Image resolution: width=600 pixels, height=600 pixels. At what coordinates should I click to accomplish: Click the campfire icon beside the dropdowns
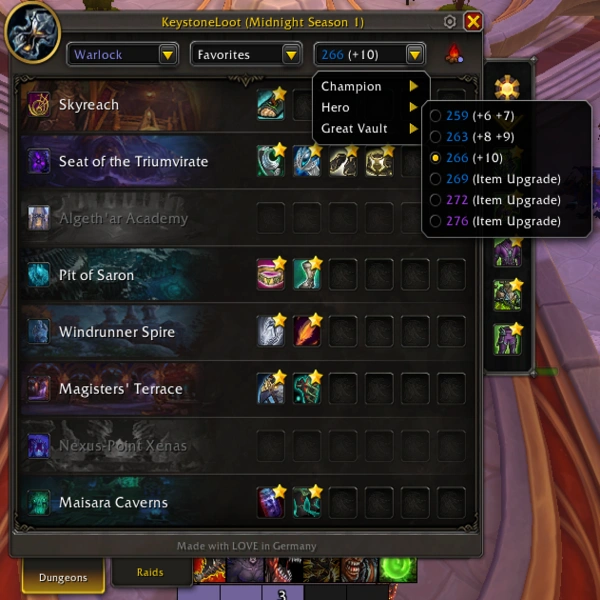click(x=452, y=54)
